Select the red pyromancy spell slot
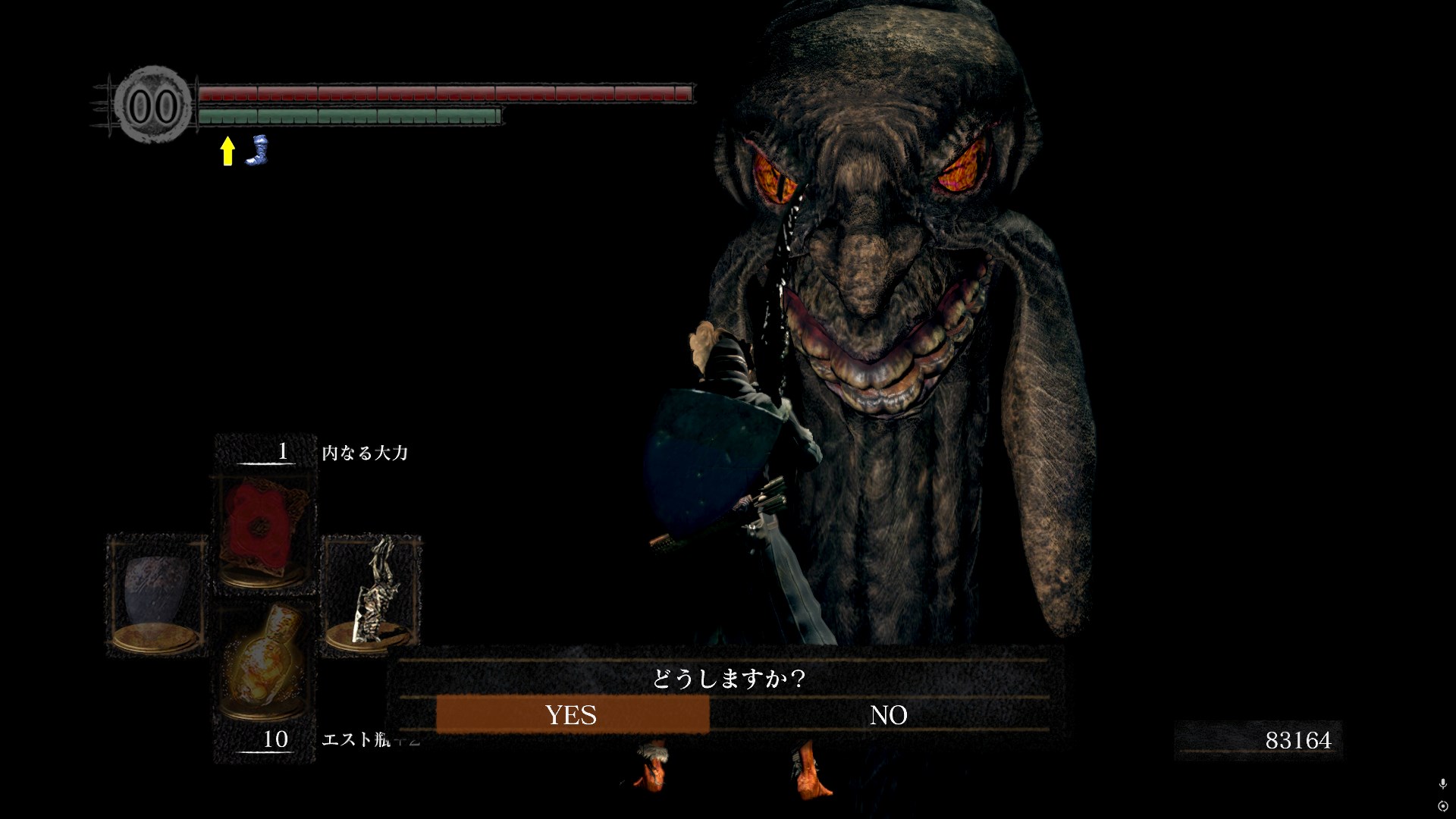The height and width of the screenshot is (819, 1456). [264, 534]
